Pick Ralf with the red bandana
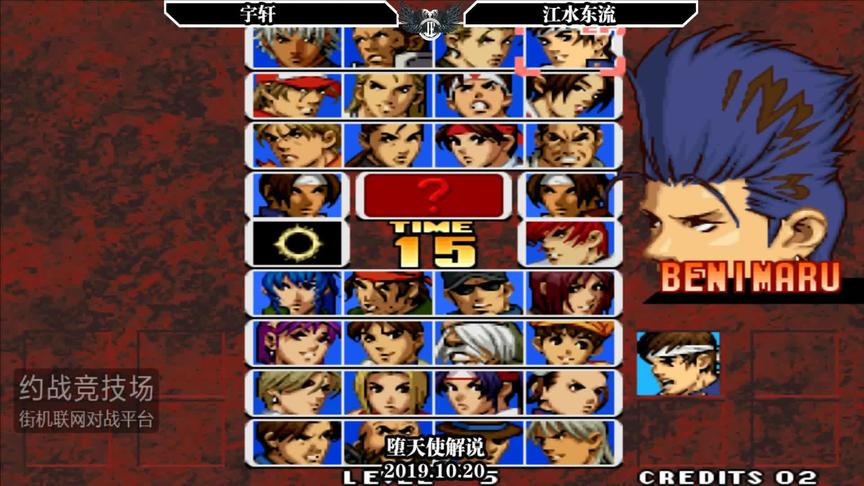The image size is (864, 486). click(388, 294)
